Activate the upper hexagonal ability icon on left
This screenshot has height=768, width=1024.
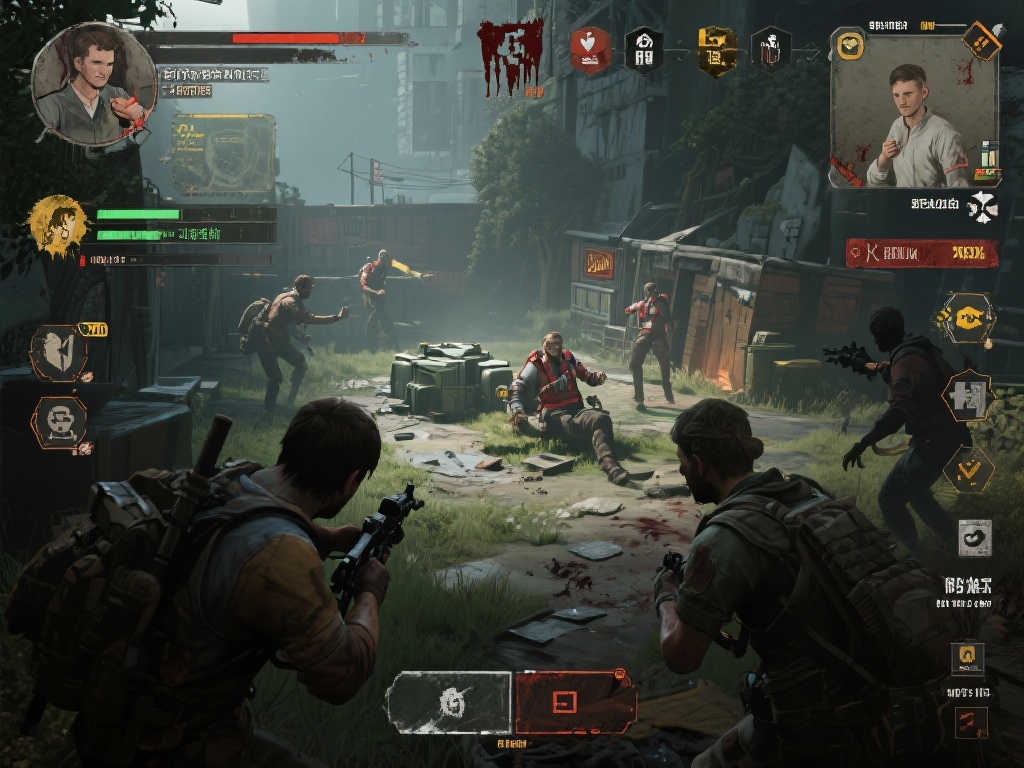[x=58, y=352]
